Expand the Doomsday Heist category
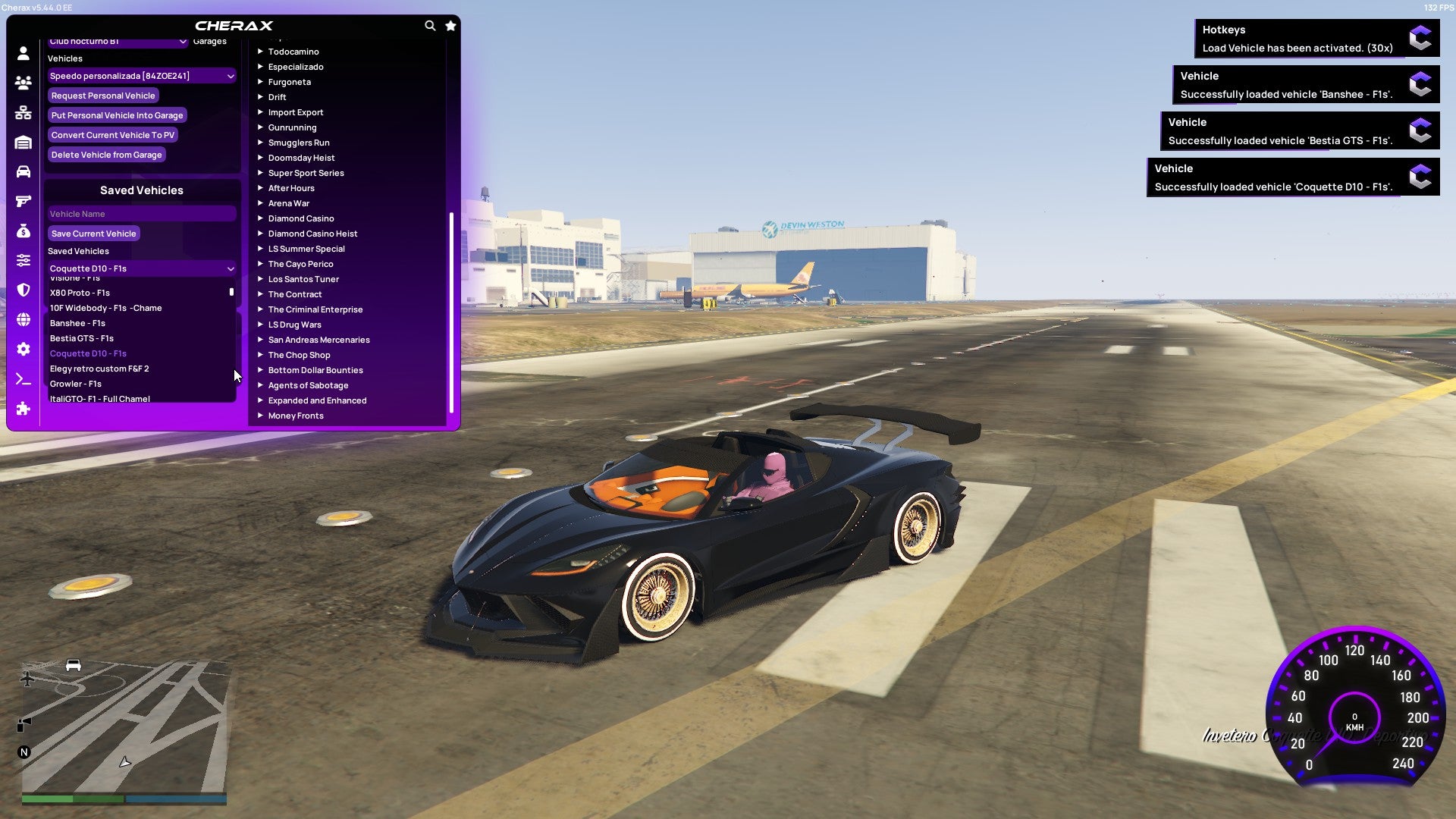Viewport: 1456px width, 819px height. [302, 157]
